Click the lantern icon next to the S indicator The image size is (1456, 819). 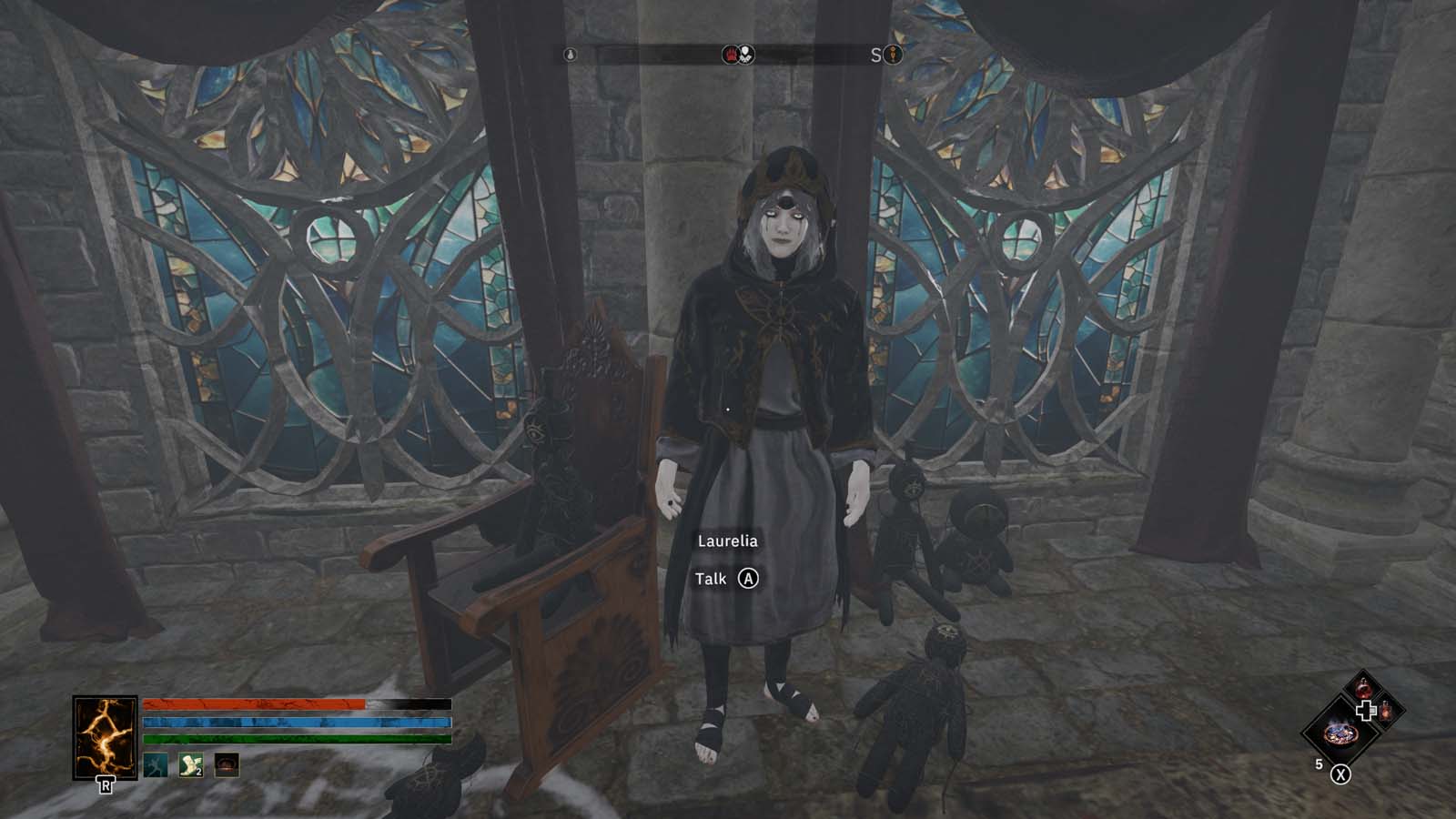893,54
